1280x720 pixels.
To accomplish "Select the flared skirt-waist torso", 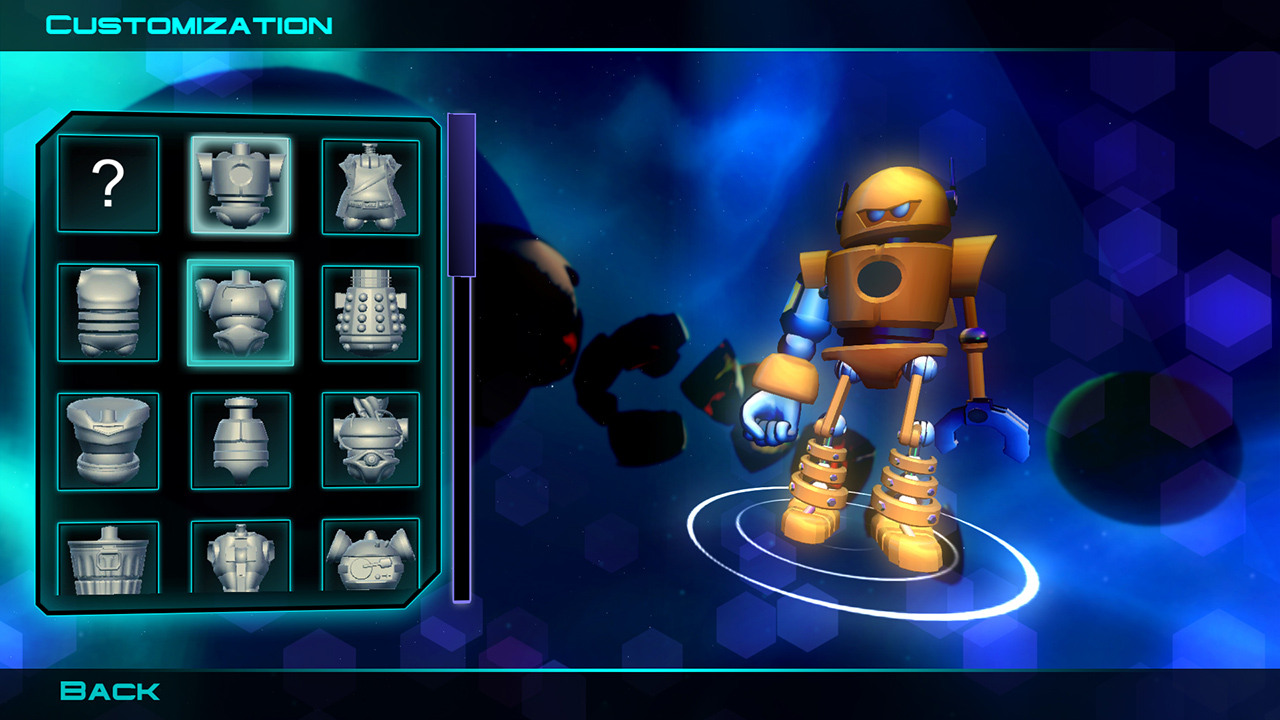I will pyautogui.click(x=107, y=439).
